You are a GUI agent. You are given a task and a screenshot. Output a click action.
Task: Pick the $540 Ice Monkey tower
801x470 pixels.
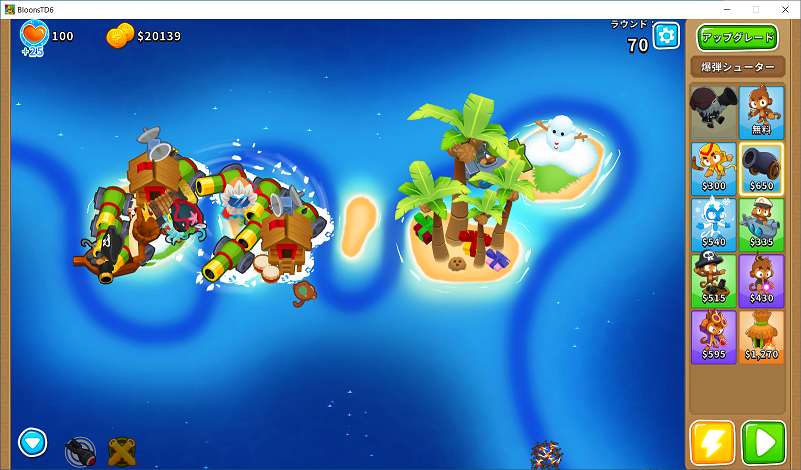[712, 223]
